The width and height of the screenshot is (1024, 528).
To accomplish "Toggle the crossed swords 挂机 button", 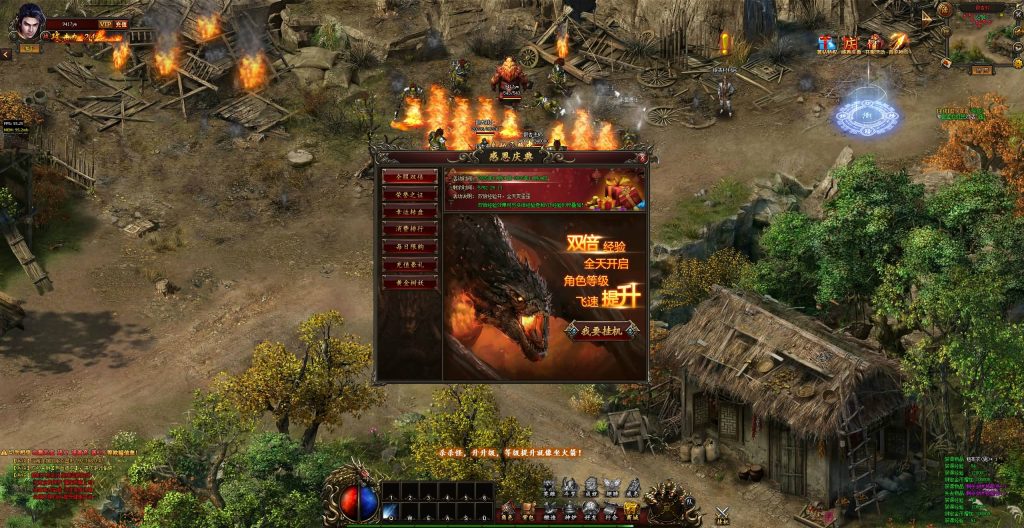I will click(723, 514).
